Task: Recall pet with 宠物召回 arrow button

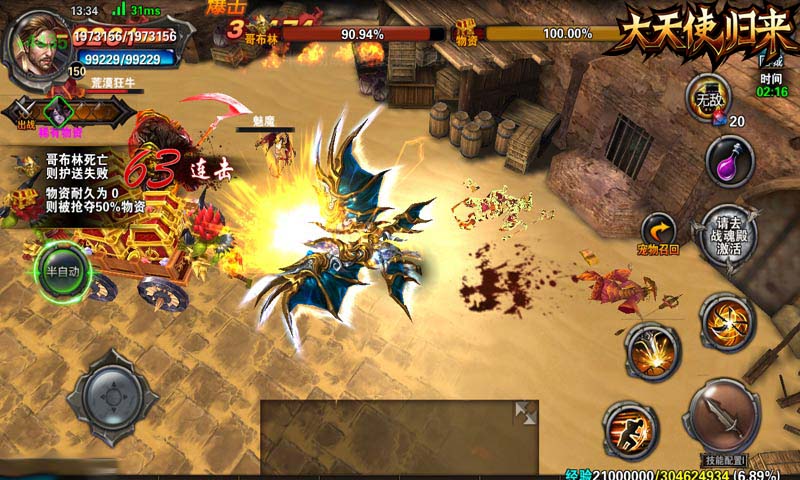Action: pos(659,233)
